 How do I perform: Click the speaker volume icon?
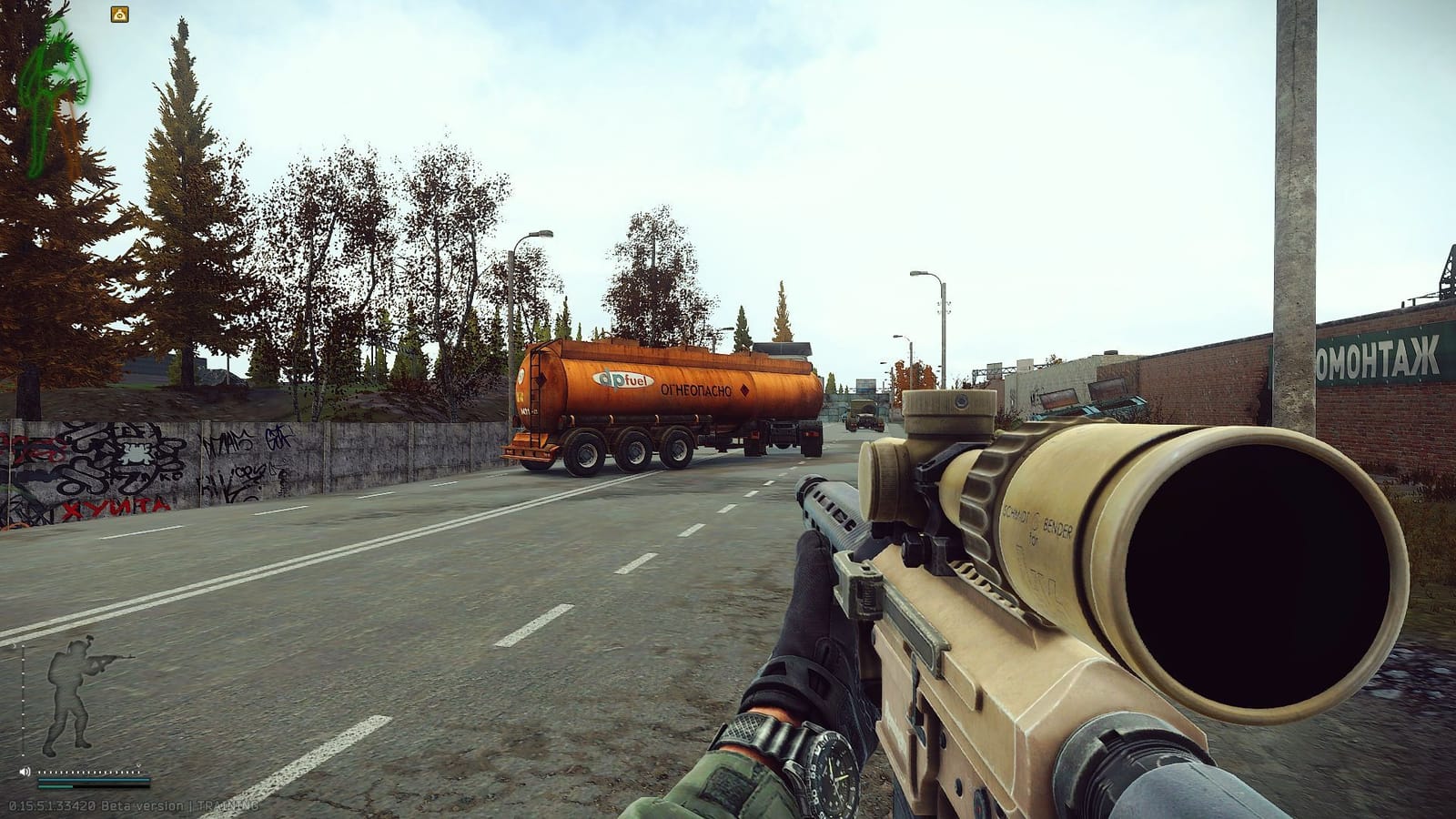coord(25,772)
